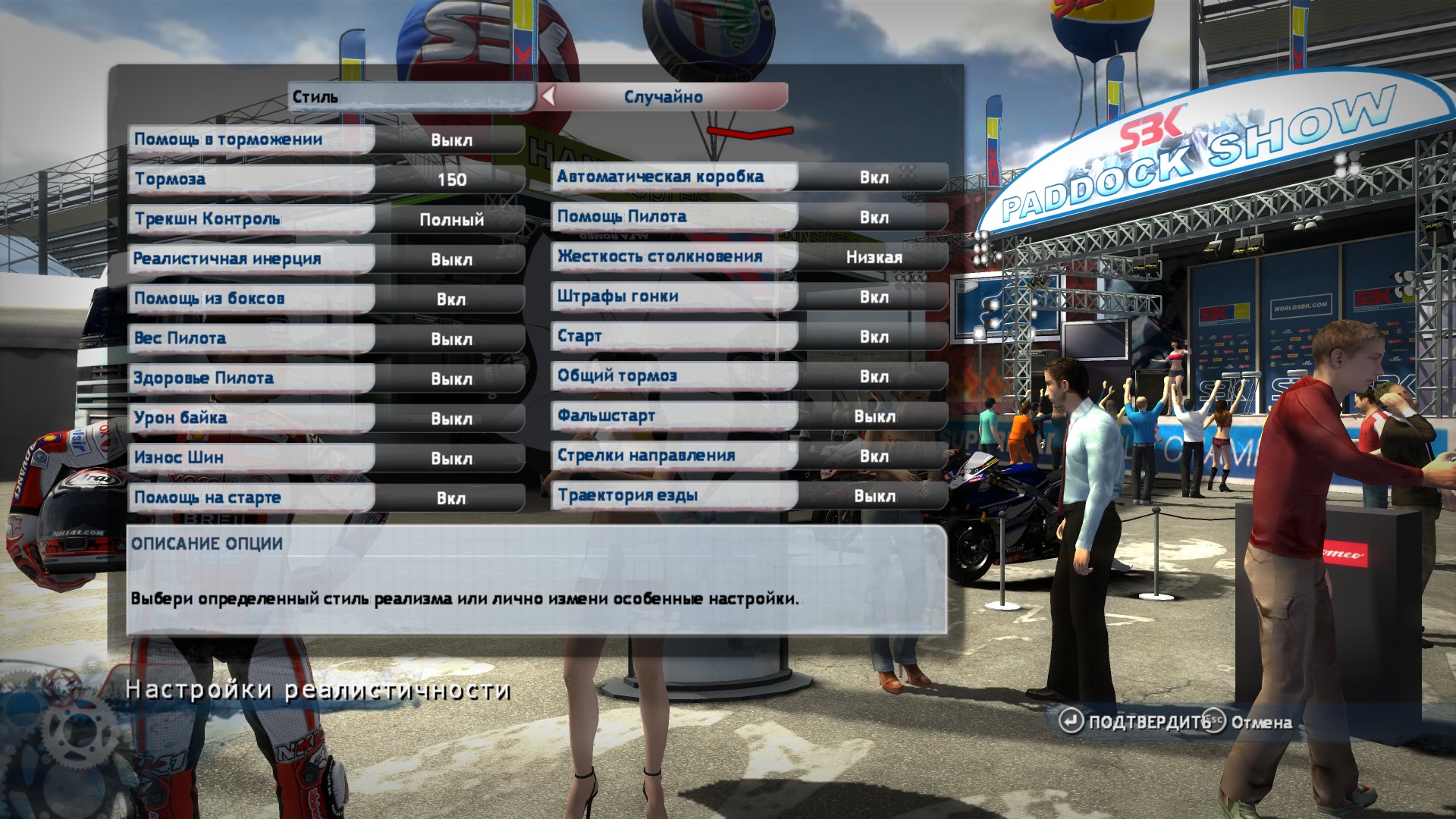Toggle Помощь на старте option
This screenshot has height=819, width=1456.
pos(326,498)
